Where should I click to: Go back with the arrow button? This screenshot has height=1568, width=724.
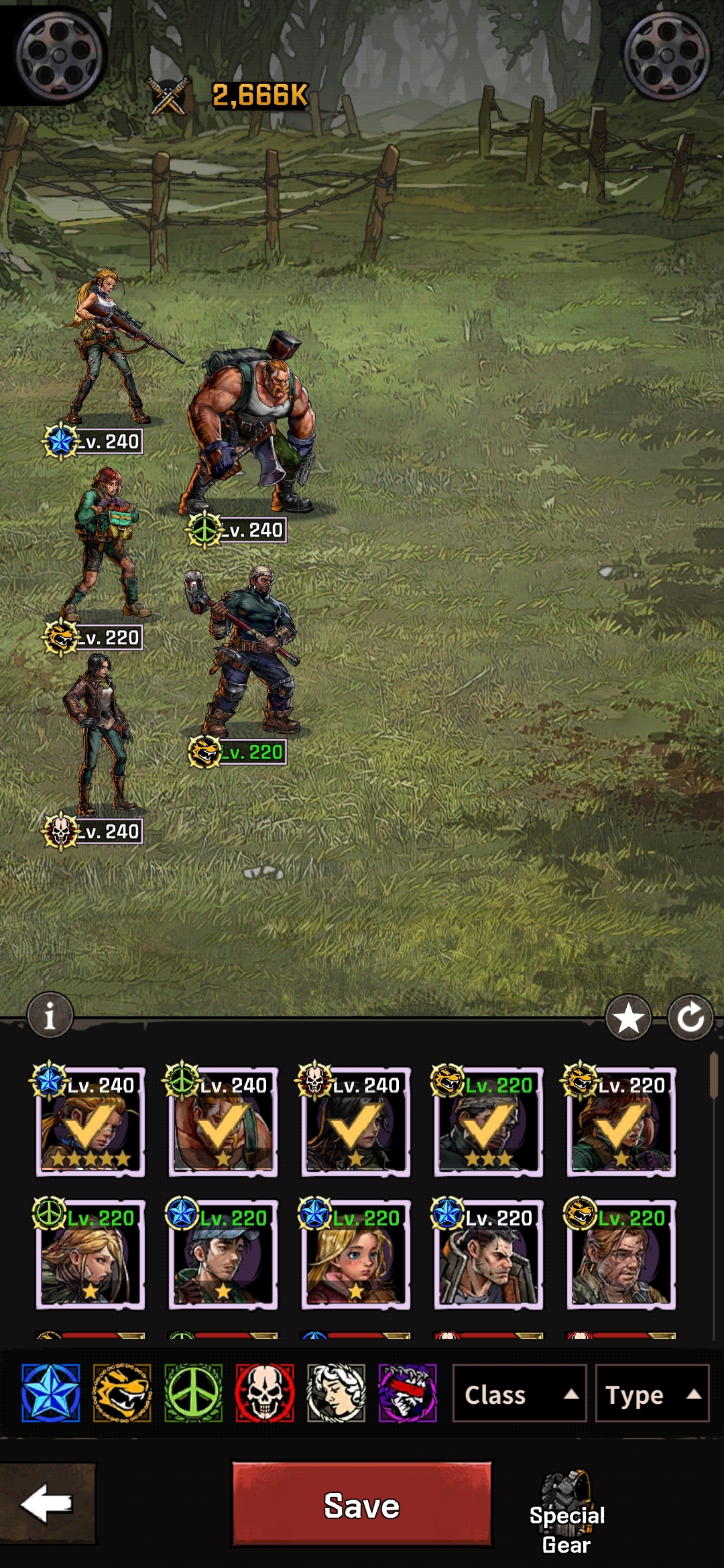click(x=47, y=1503)
